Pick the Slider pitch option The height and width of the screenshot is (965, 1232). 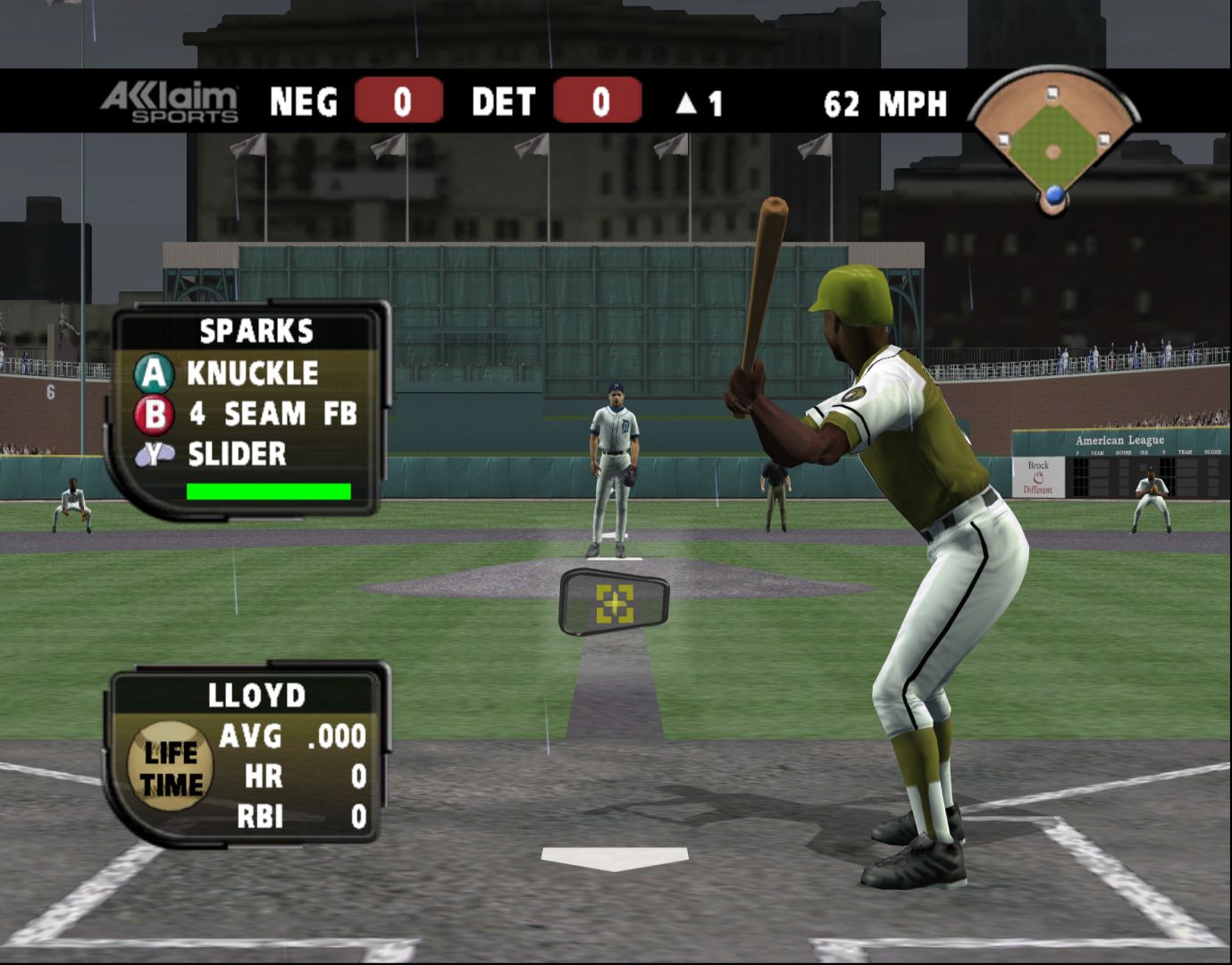235,454
